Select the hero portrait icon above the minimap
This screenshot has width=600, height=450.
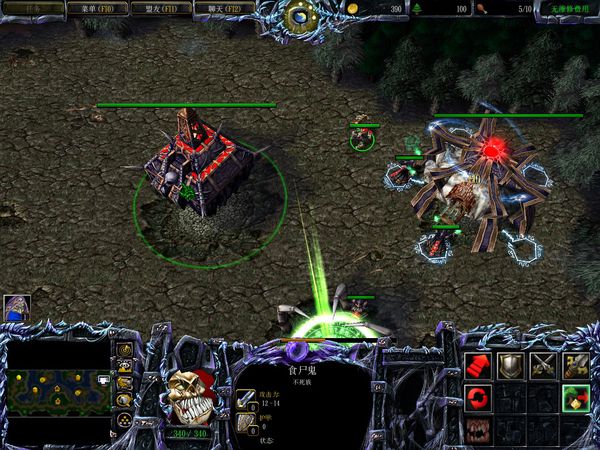tap(17, 307)
